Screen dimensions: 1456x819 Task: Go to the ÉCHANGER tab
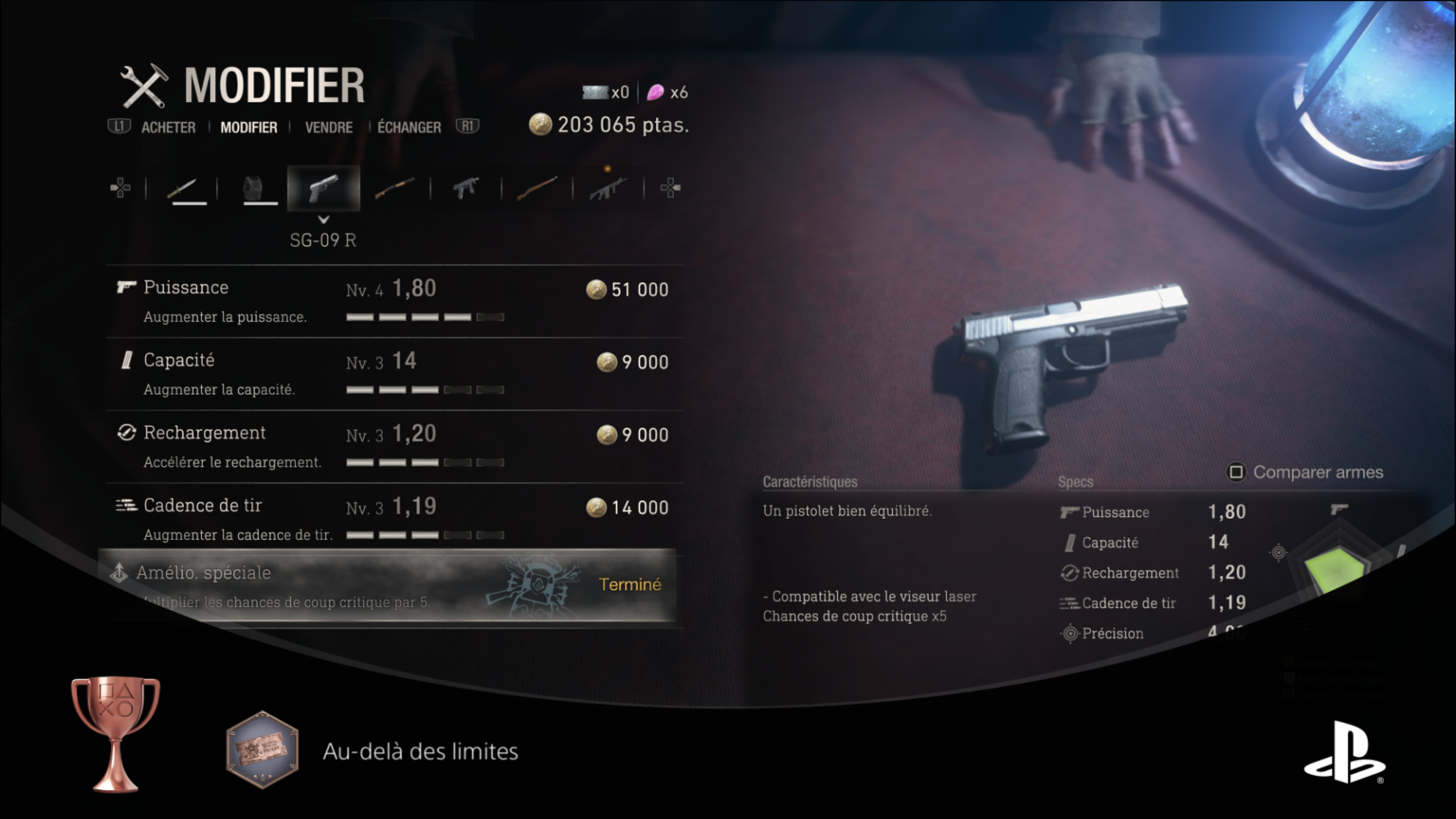pos(409,127)
